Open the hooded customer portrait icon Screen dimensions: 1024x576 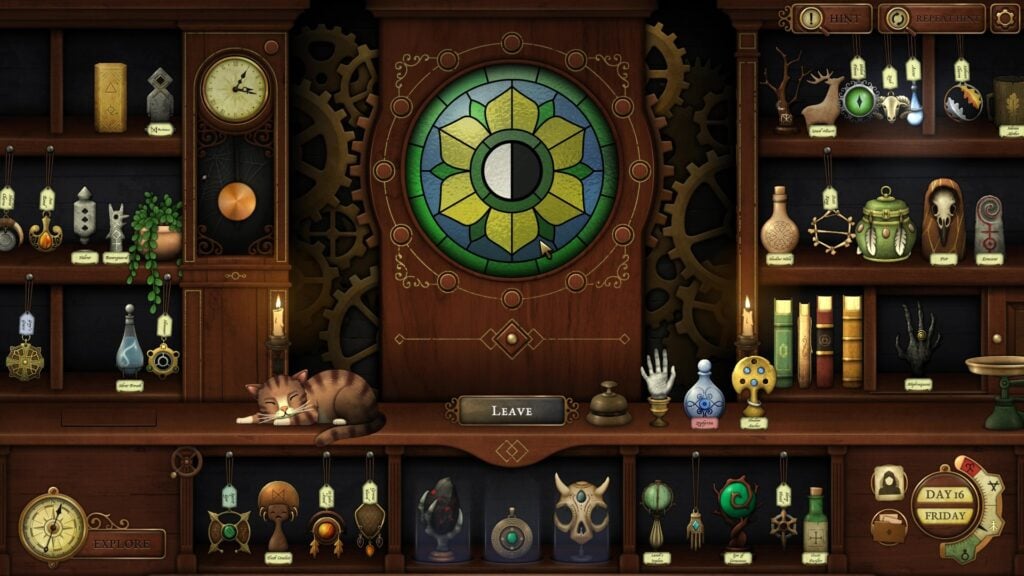click(x=888, y=483)
